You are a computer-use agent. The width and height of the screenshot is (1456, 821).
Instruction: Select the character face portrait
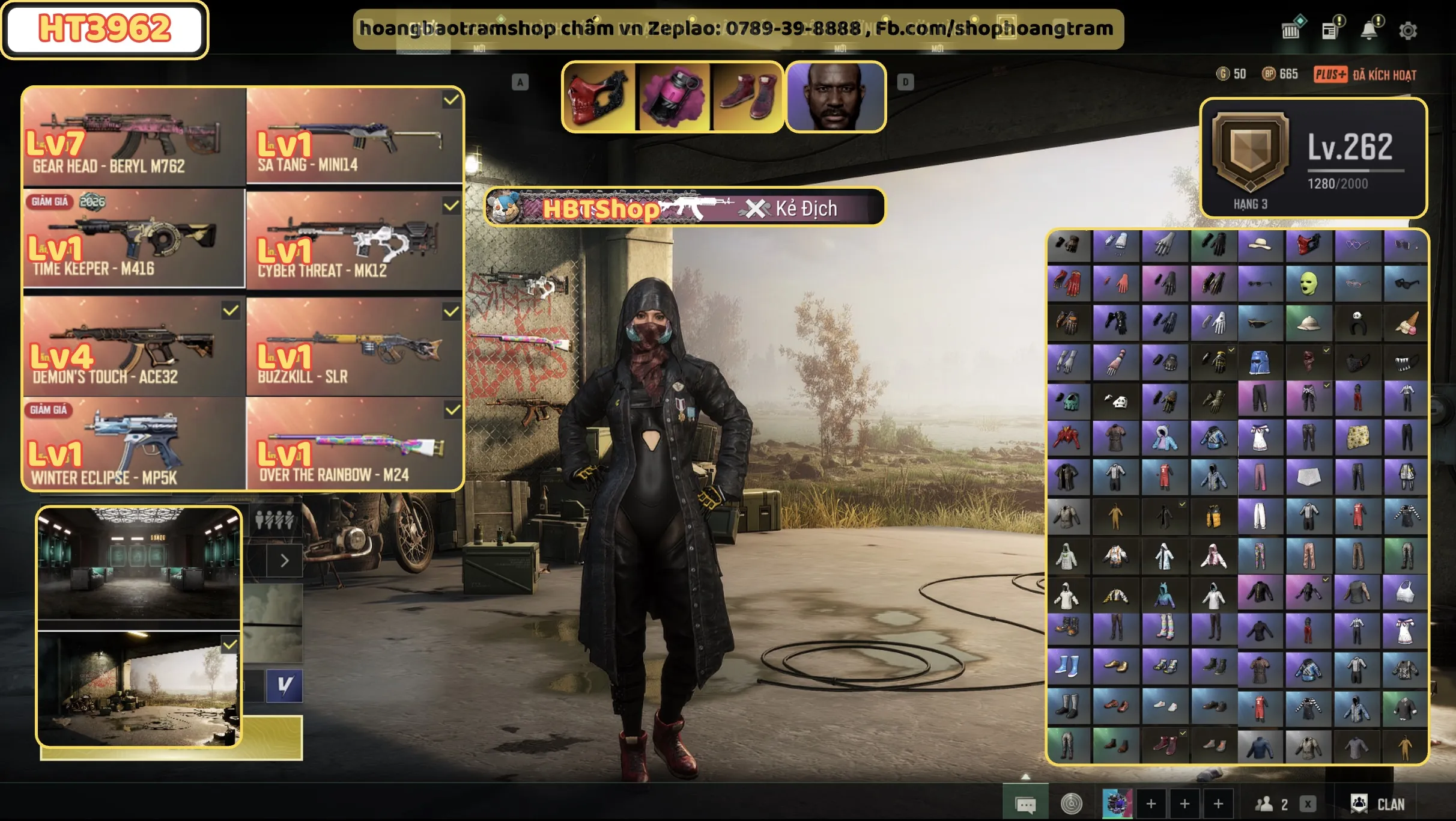(836, 97)
